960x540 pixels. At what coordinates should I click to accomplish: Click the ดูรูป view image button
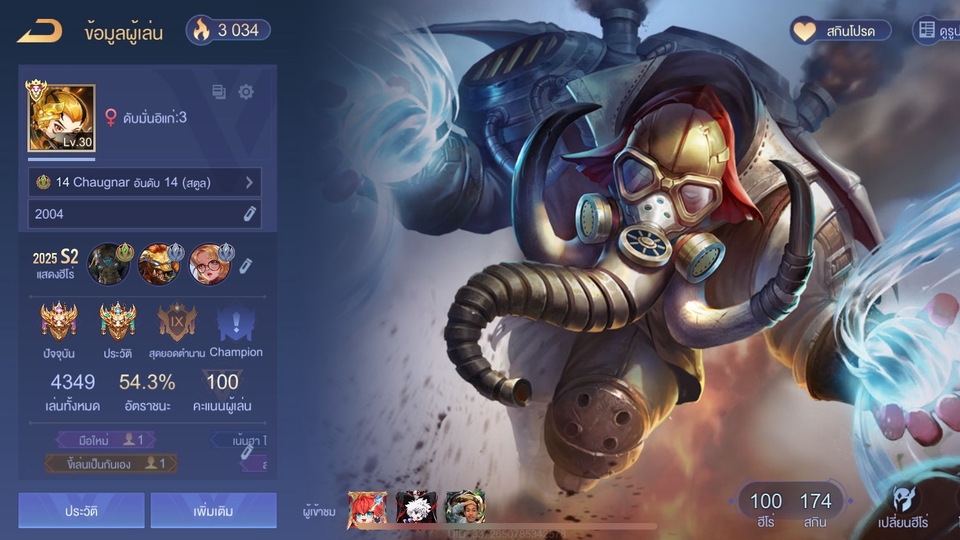(x=936, y=31)
